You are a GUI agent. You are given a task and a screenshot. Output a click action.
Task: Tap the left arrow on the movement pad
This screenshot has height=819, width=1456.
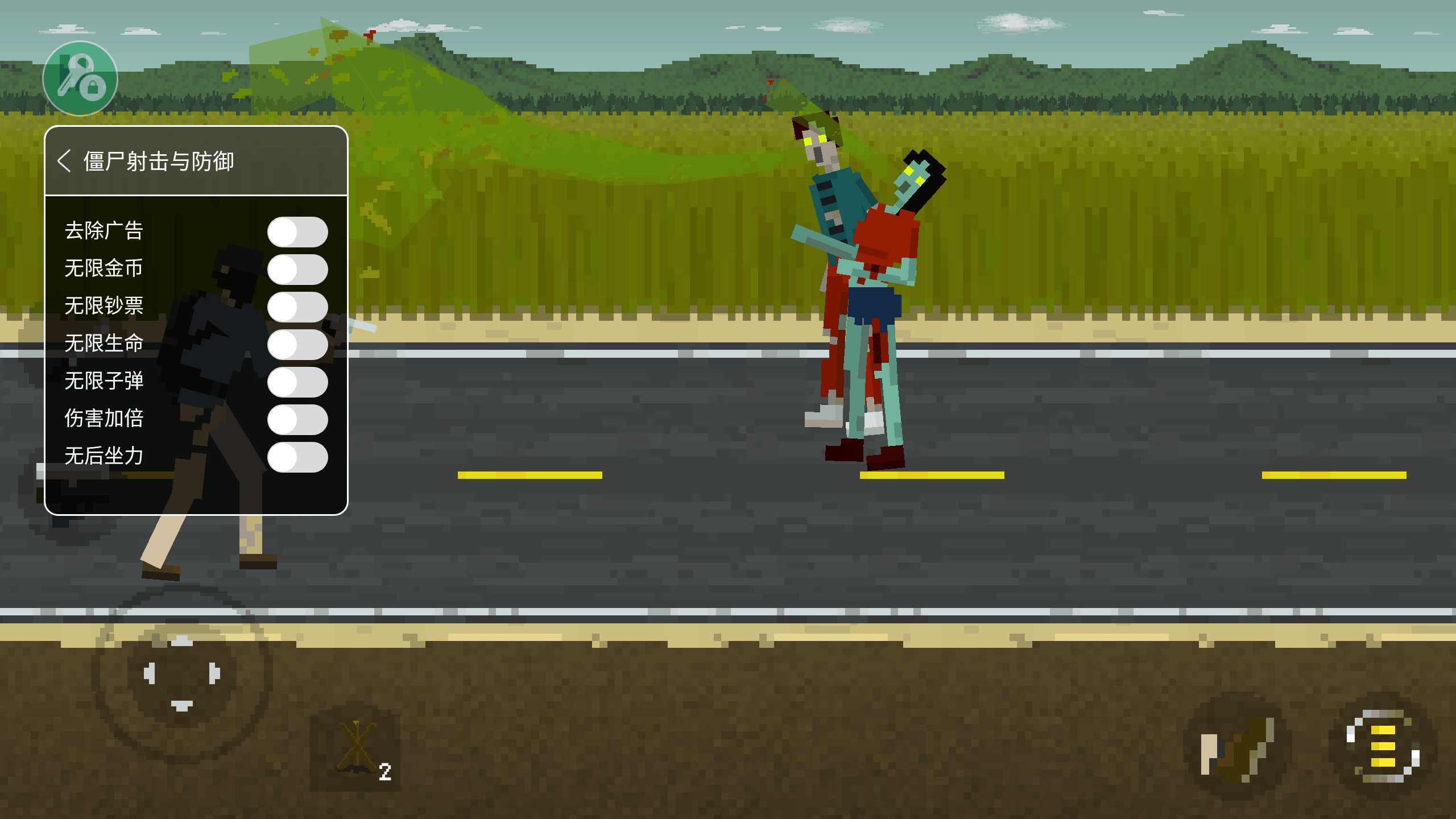(x=149, y=673)
